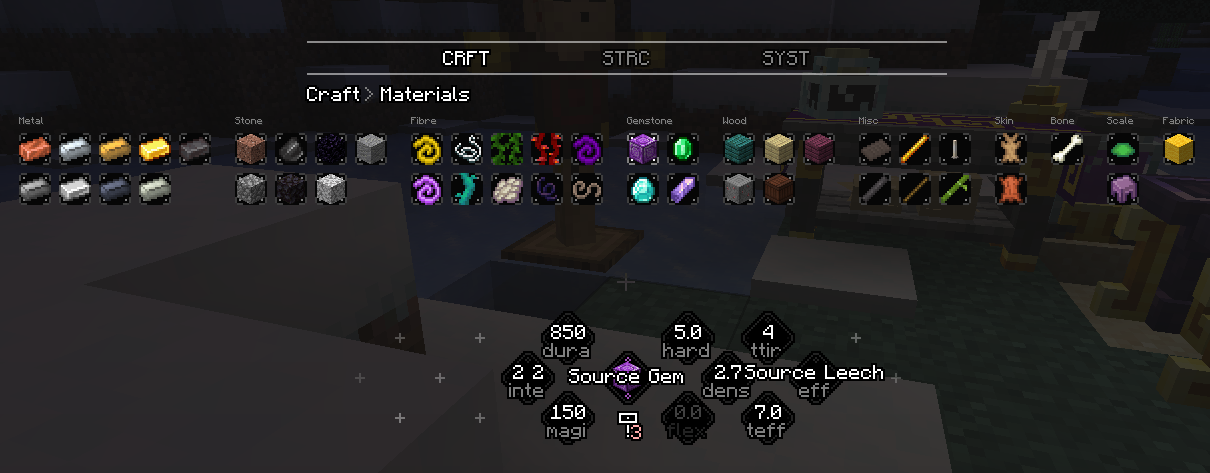This screenshot has height=473, width=1210.
Task: Choose the bone material
Action: click(1067, 150)
